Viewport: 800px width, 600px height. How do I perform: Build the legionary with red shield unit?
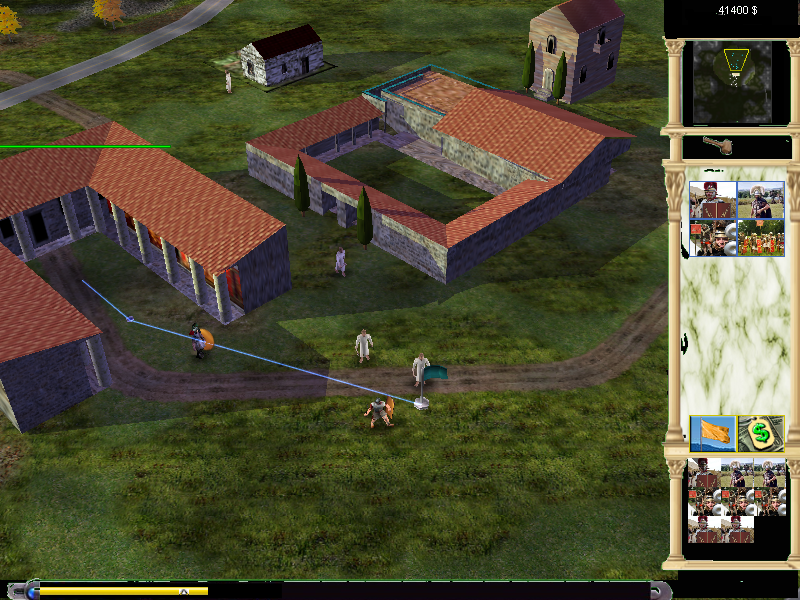click(x=712, y=200)
